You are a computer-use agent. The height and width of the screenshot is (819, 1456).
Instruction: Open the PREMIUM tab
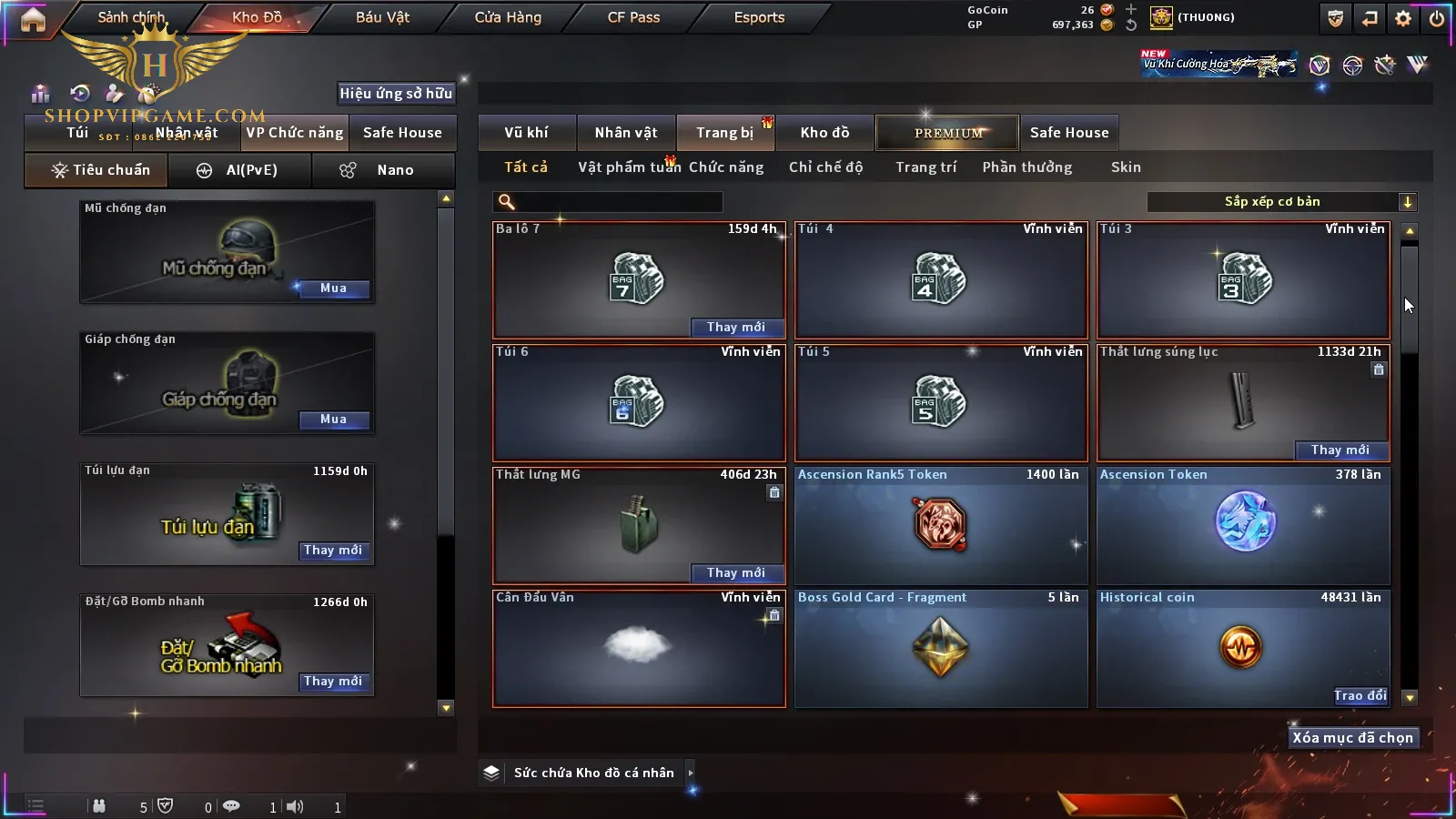click(x=947, y=133)
